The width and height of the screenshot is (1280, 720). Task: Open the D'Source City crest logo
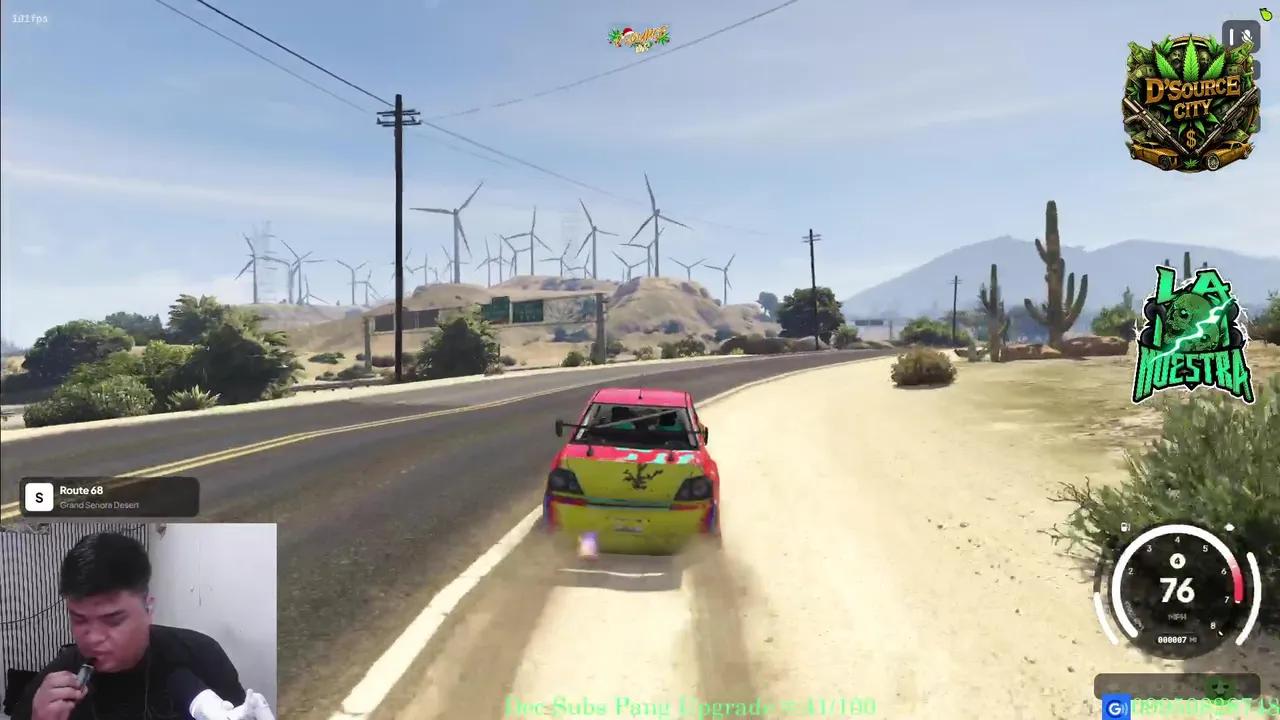pyautogui.click(x=1190, y=100)
